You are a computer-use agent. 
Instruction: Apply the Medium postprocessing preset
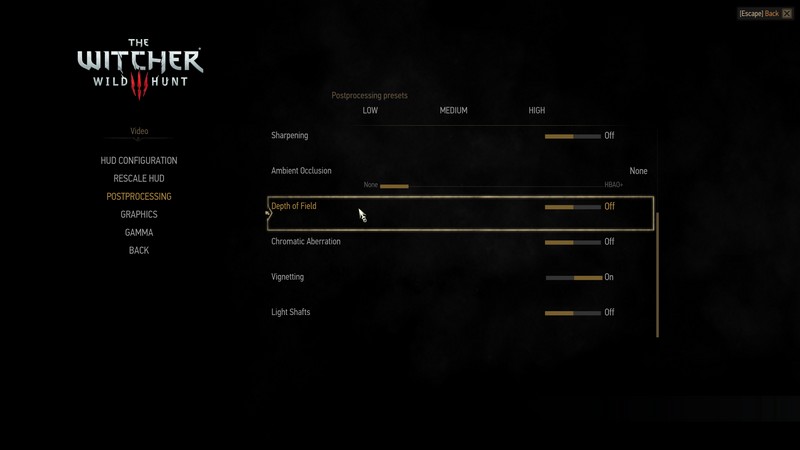tap(453, 111)
